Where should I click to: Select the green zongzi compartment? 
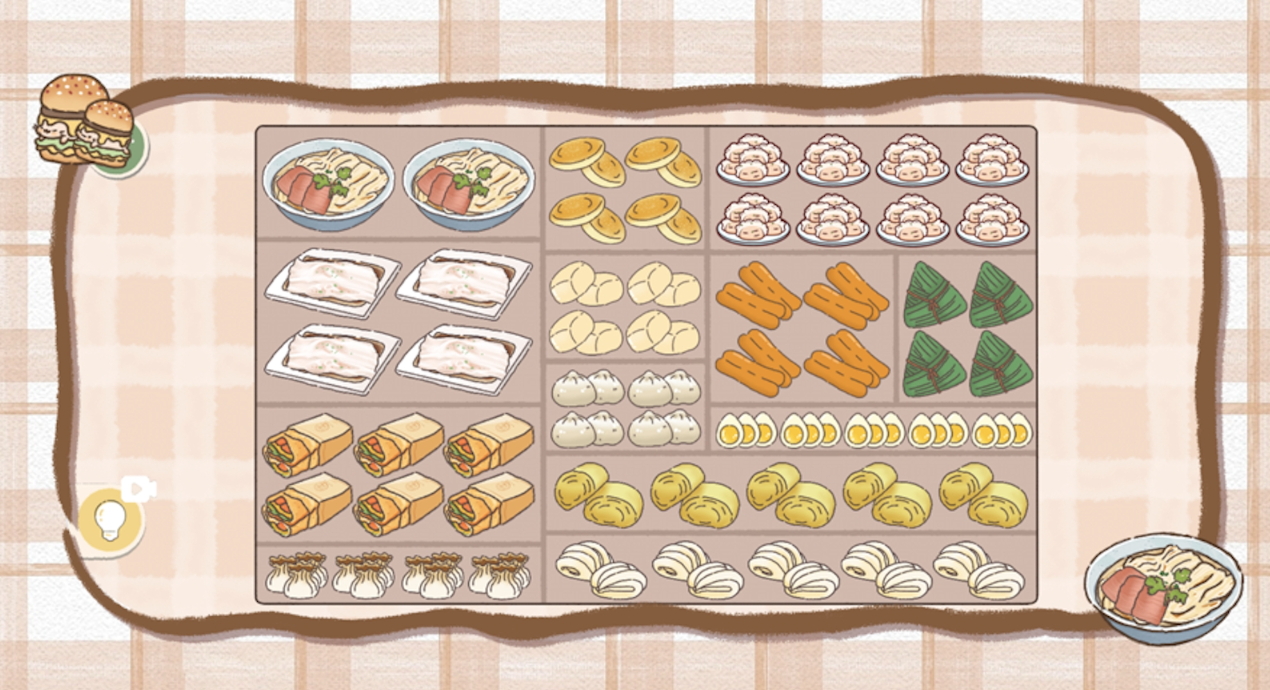tap(967, 329)
